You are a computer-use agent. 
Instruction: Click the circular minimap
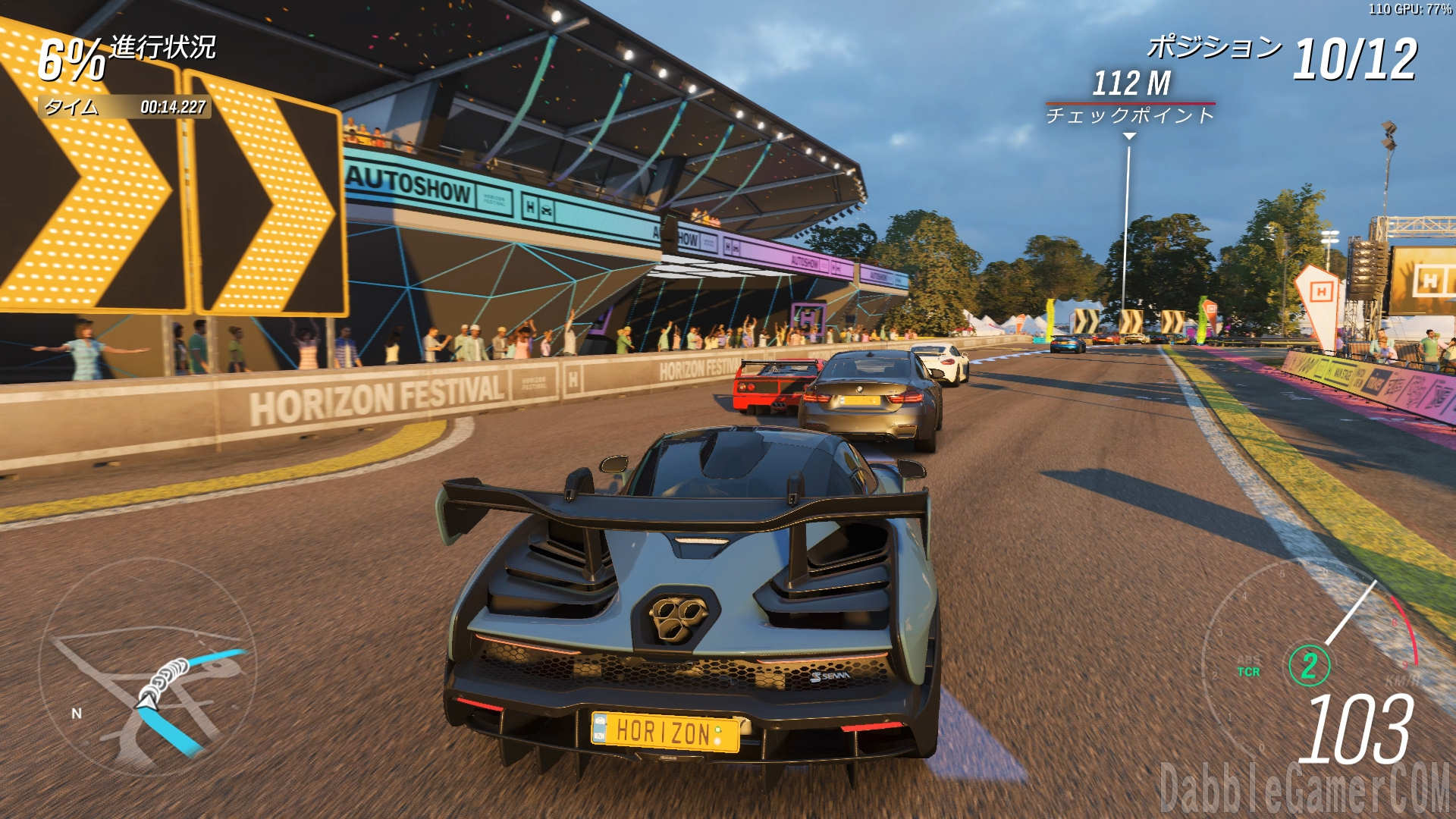click(148, 667)
